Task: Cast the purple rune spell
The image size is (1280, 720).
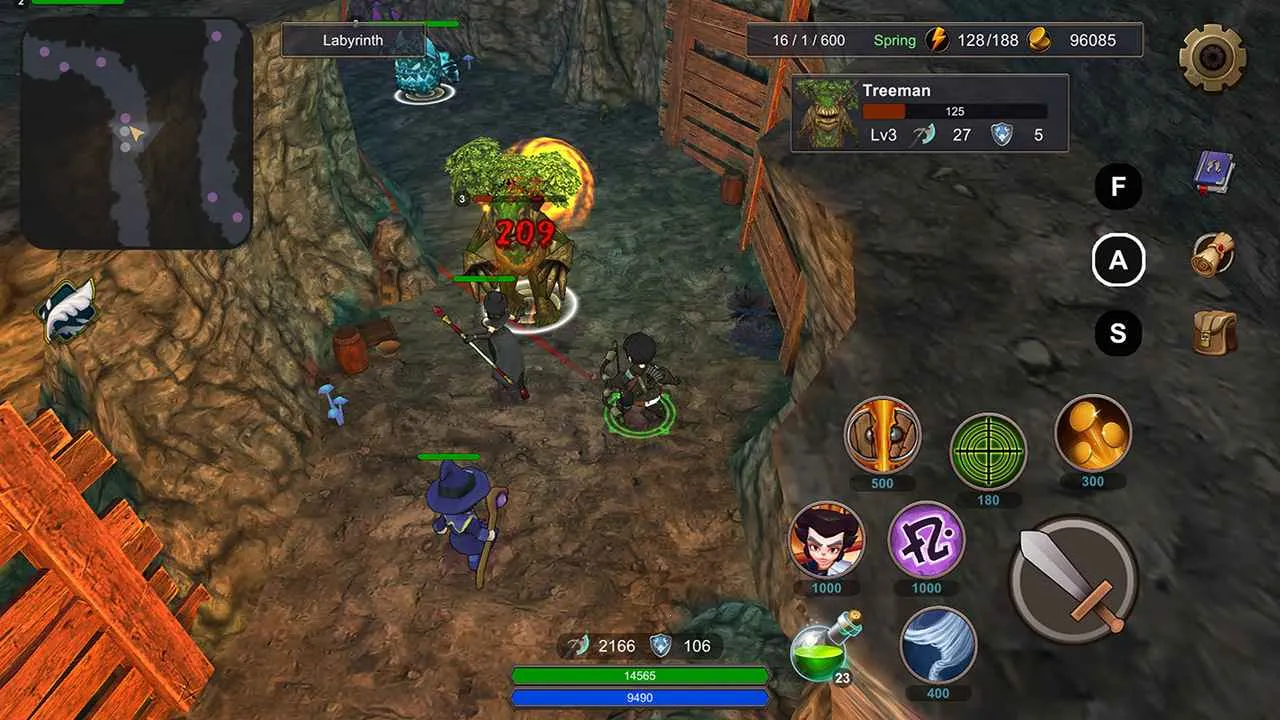Action: pyautogui.click(x=927, y=540)
